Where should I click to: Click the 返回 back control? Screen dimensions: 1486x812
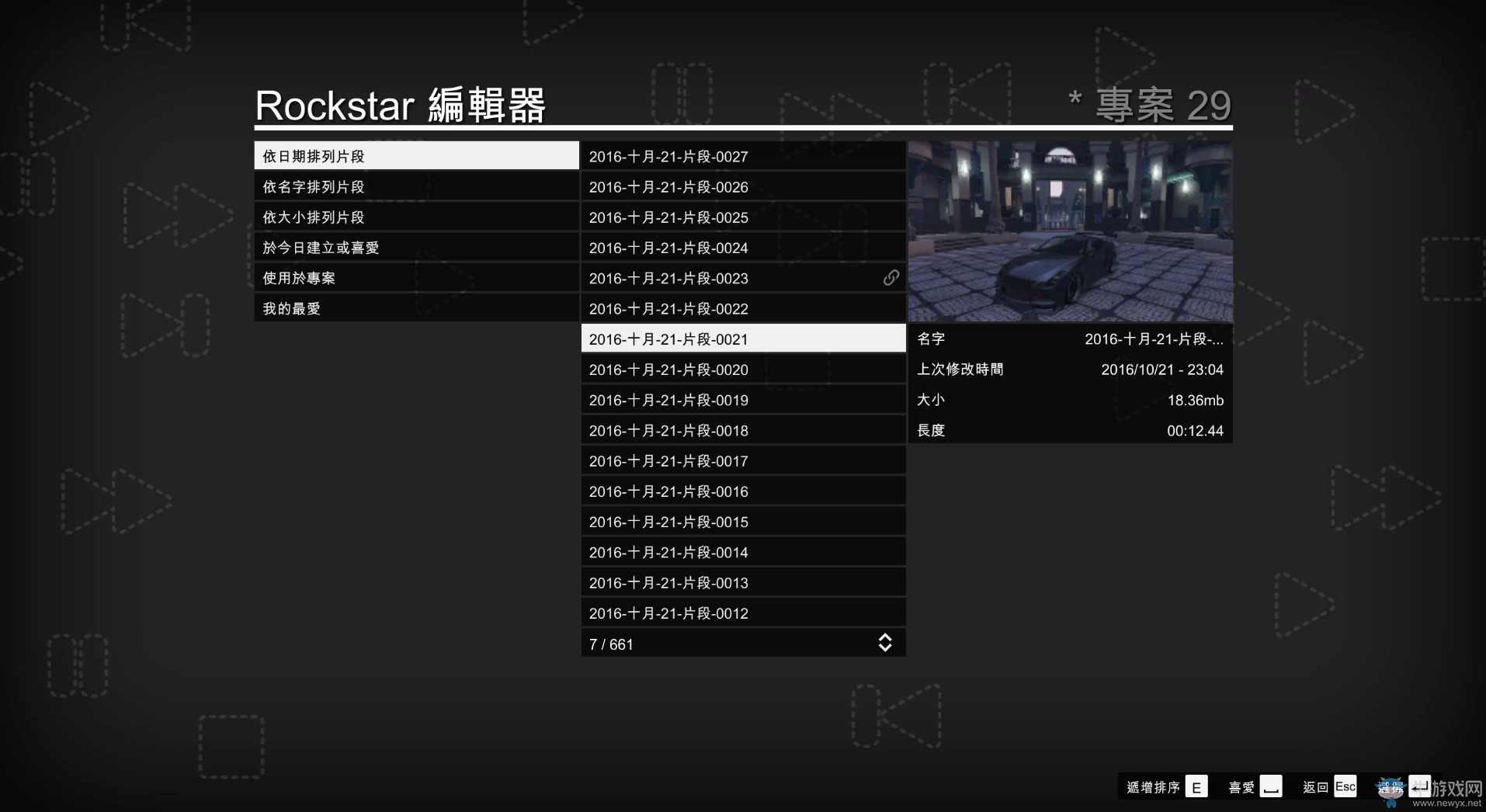1316,786
